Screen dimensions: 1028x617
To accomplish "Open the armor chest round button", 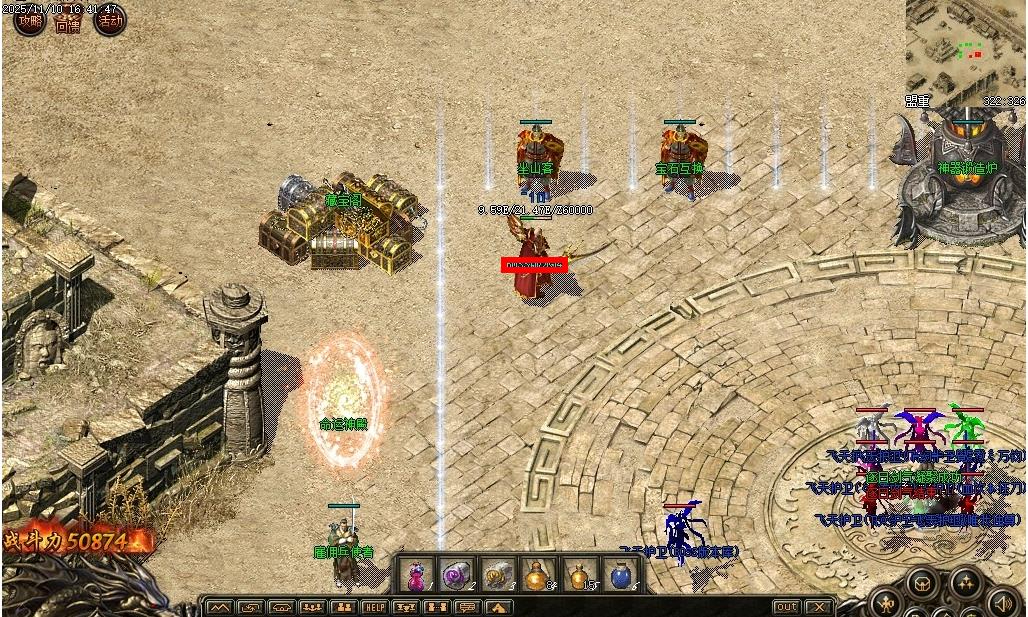I will pos(923,583).
